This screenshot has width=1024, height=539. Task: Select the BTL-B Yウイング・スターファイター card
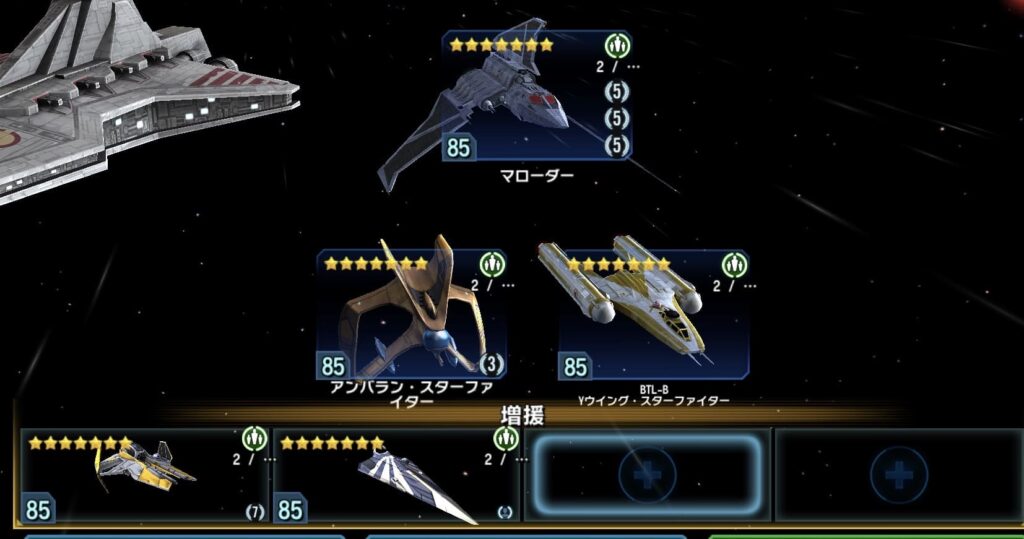653,315
